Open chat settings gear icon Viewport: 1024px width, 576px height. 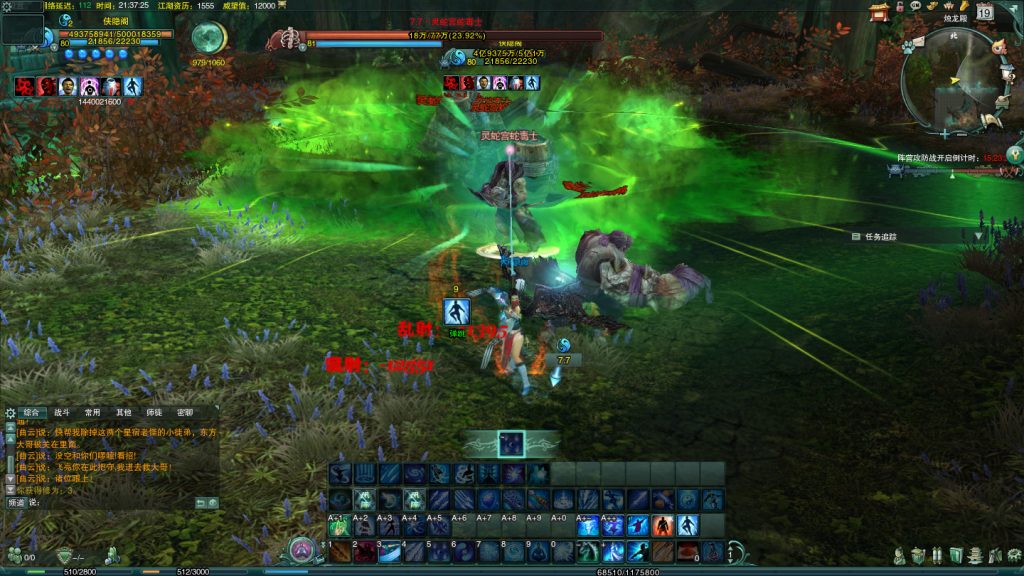(10, 412)
